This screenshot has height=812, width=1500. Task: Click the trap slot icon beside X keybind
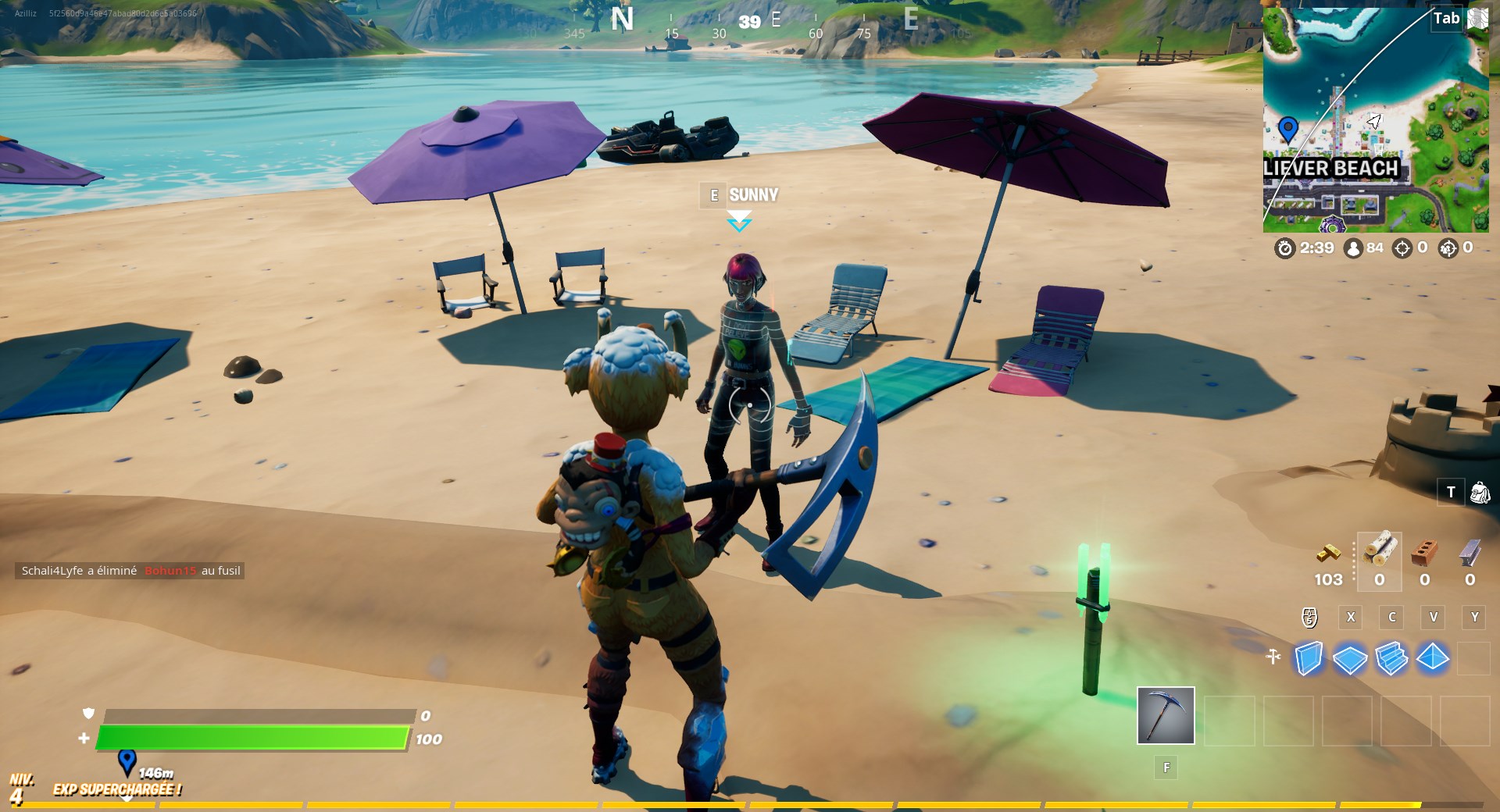click(1308, 618)
